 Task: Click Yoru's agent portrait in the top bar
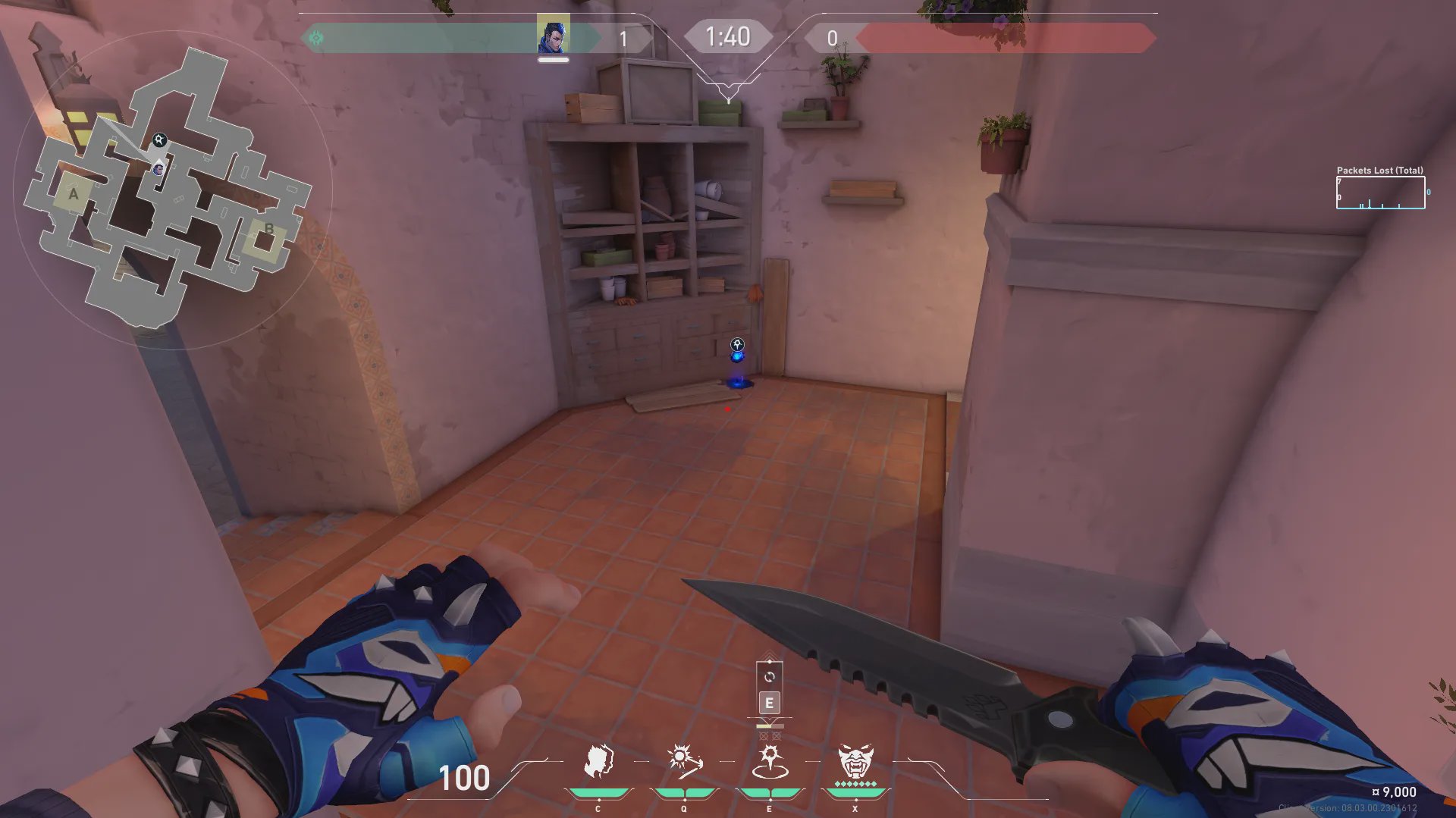(554, 36)
